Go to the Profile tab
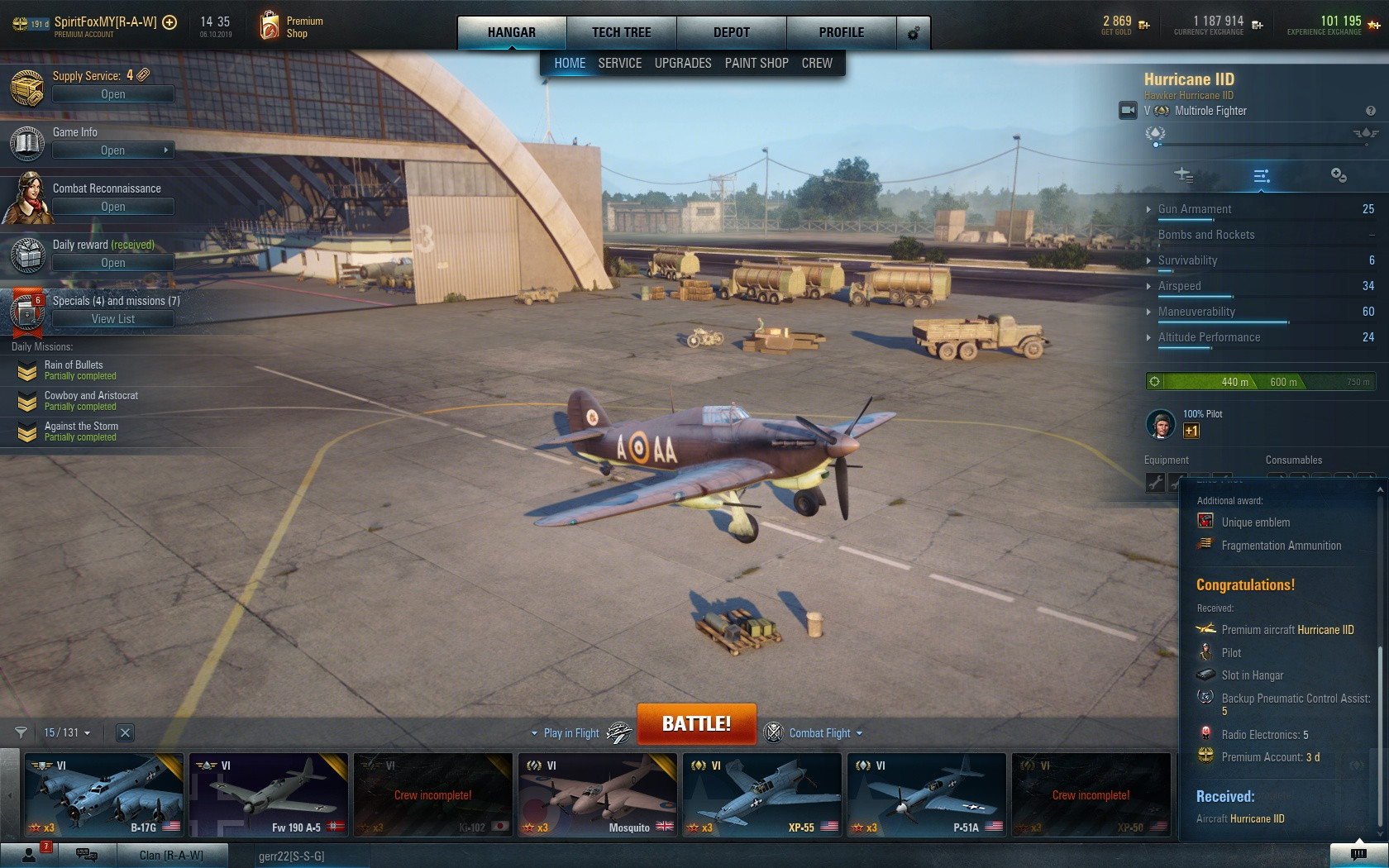 tap(841, 32)
